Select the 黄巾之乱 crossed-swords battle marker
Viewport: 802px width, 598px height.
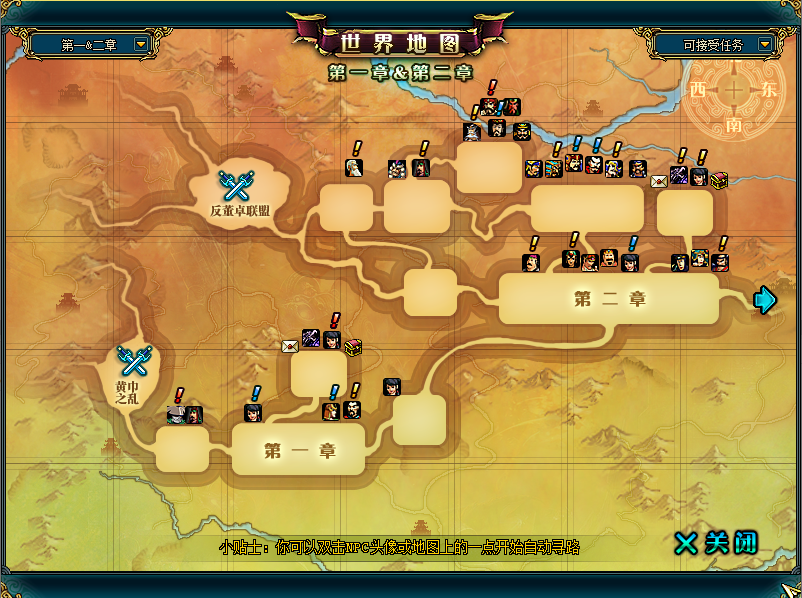click(x=133, y=360)
